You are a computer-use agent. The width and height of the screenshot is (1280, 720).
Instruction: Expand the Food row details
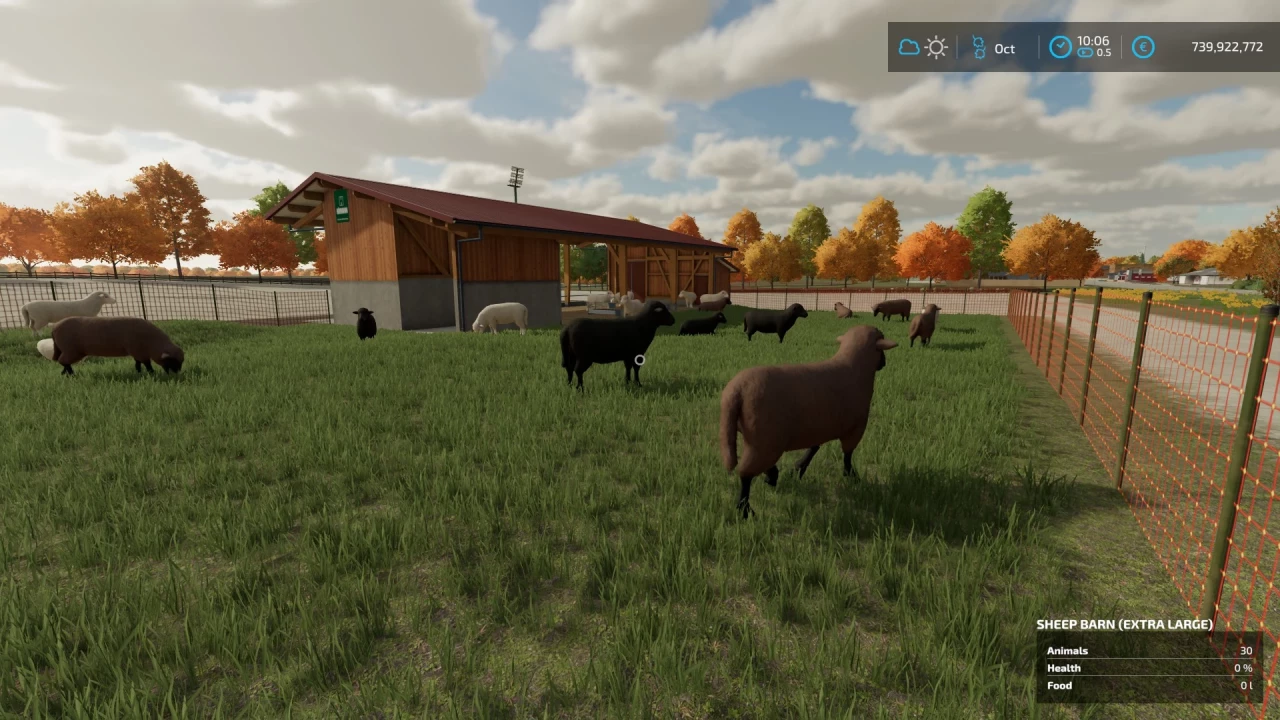(1059, 685)
